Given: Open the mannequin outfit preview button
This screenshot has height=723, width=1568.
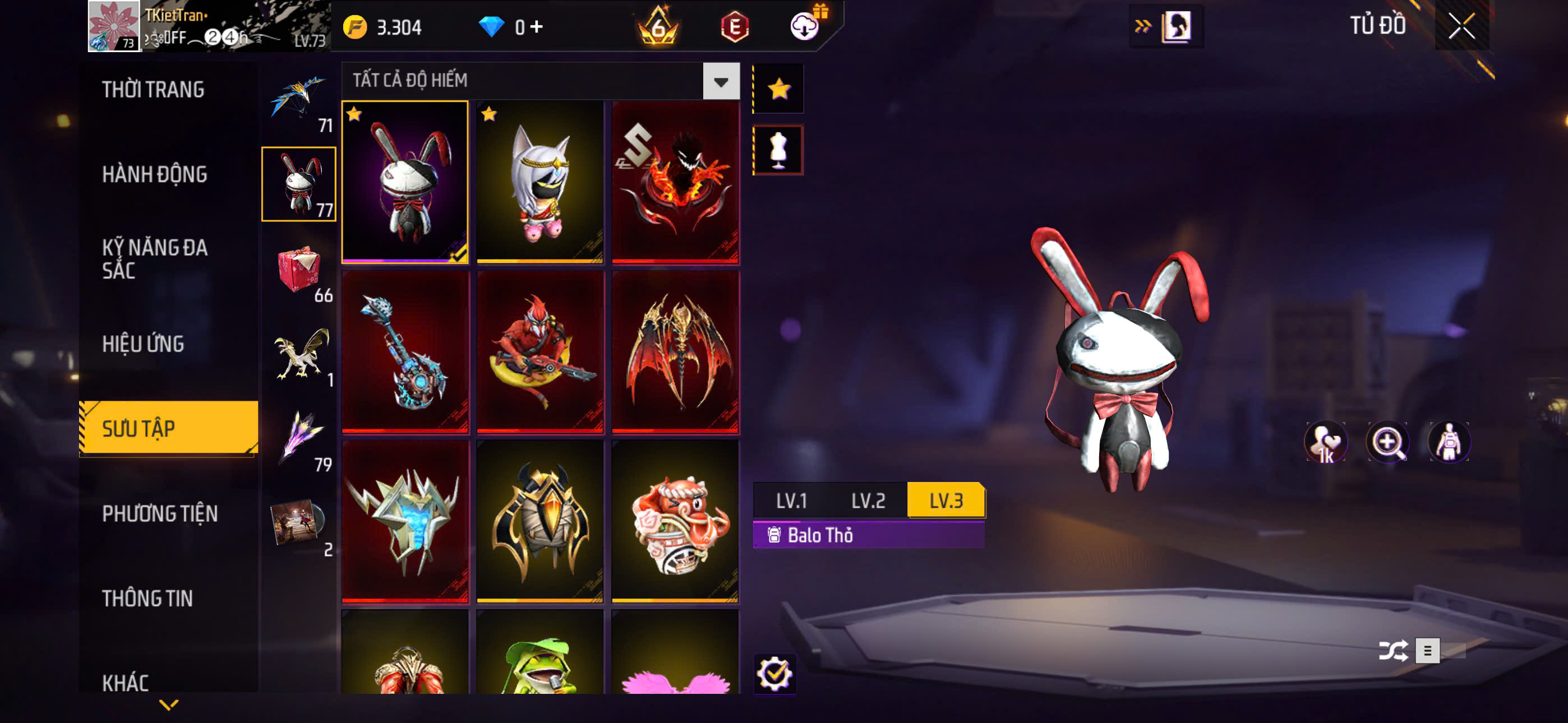Looking at the screenshot, I should [x=778, y=150].
